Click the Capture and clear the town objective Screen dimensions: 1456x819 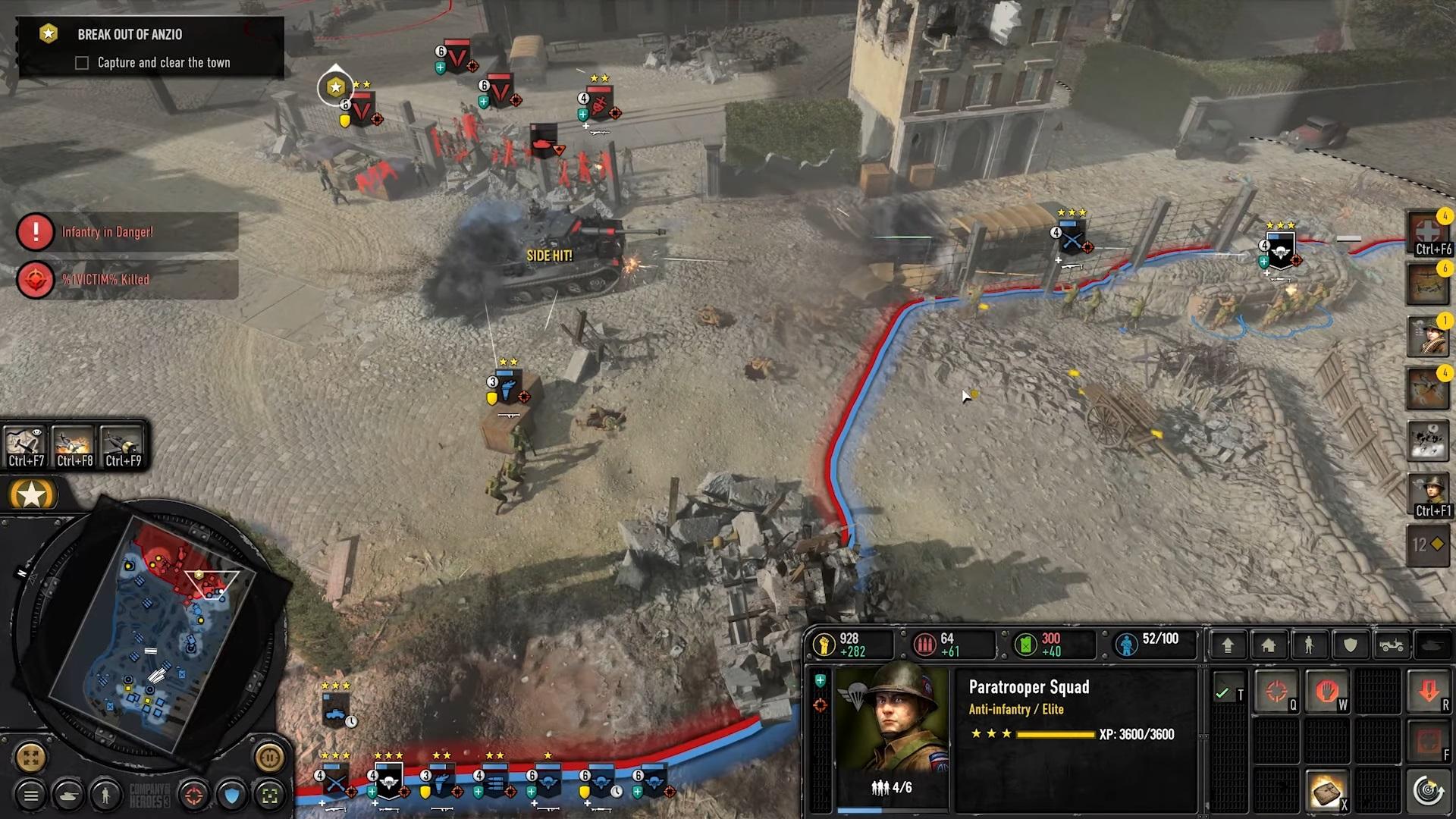point(163,63)
